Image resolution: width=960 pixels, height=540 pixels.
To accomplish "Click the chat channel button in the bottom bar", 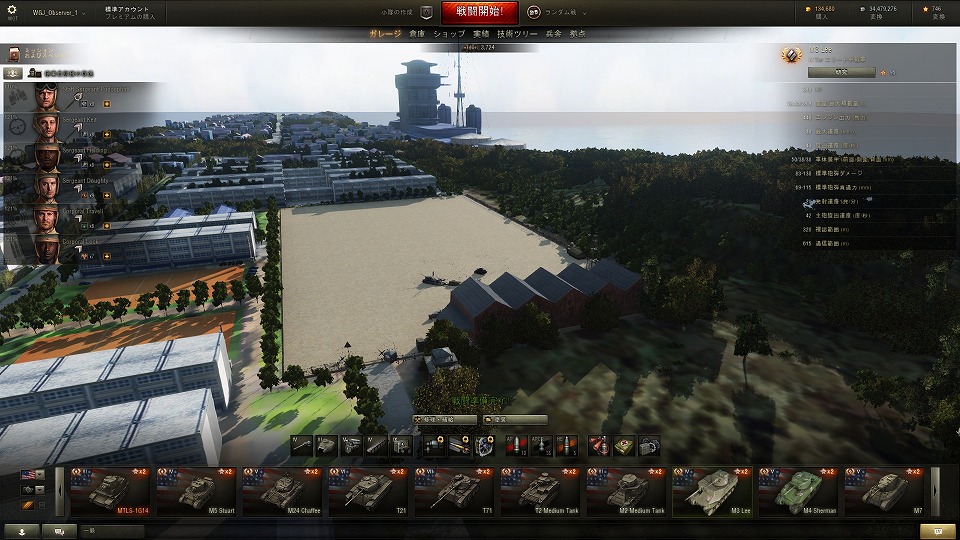I will click(59, 531).
